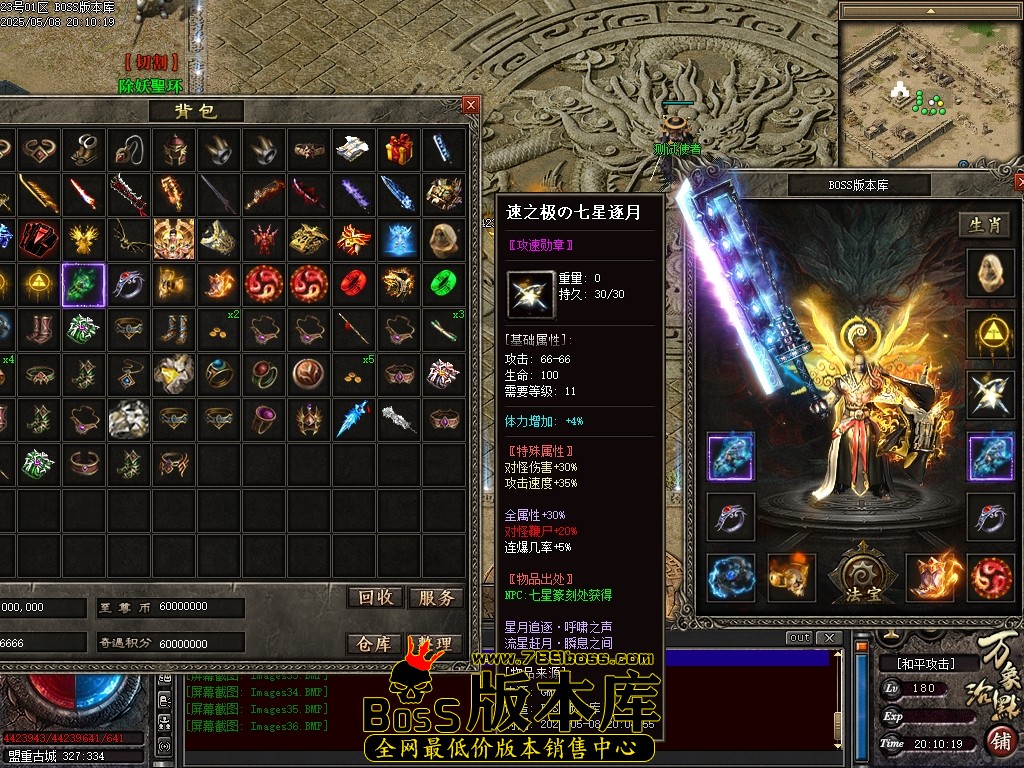Open the 仓库 warehouse

tap(376, 644)
